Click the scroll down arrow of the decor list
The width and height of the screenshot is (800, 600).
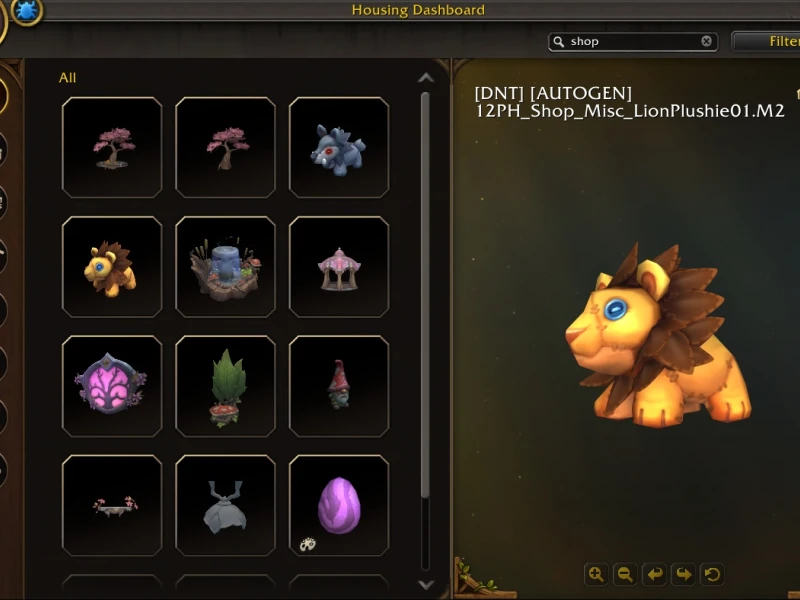tap(426, 585)
